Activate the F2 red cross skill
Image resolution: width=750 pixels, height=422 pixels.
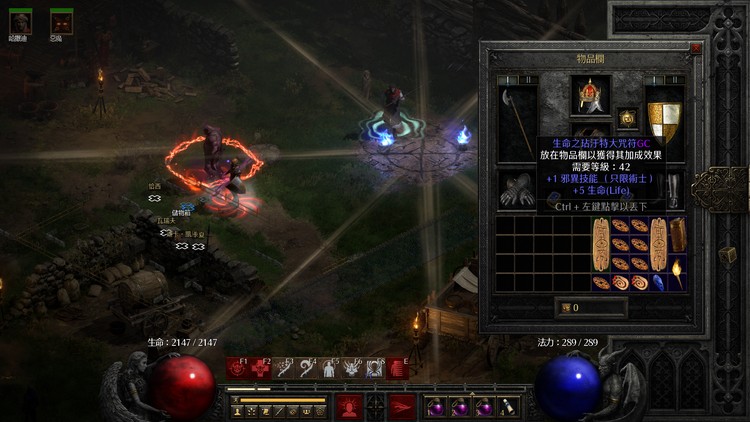260,369
